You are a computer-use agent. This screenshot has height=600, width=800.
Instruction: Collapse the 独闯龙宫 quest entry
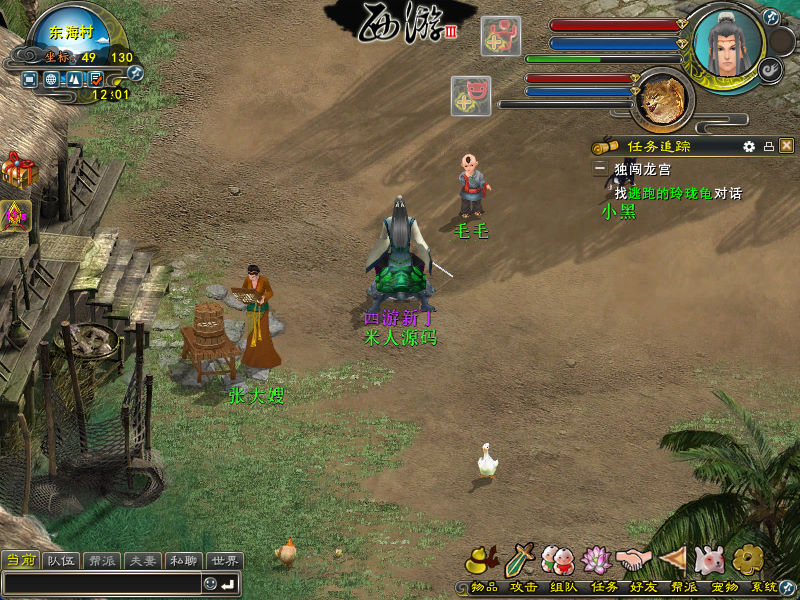click(600, 170)
